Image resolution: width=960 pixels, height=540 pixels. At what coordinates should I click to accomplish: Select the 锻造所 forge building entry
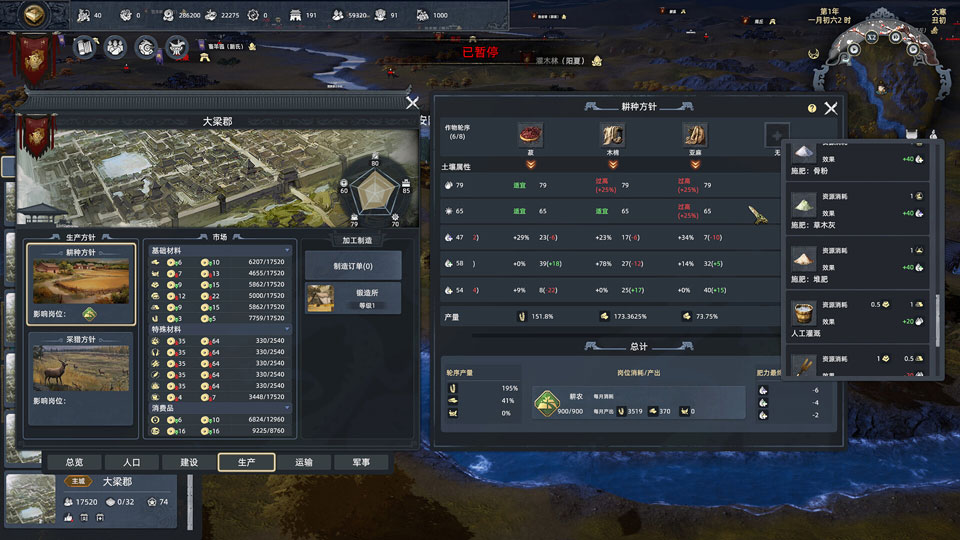tap(353, 298)
